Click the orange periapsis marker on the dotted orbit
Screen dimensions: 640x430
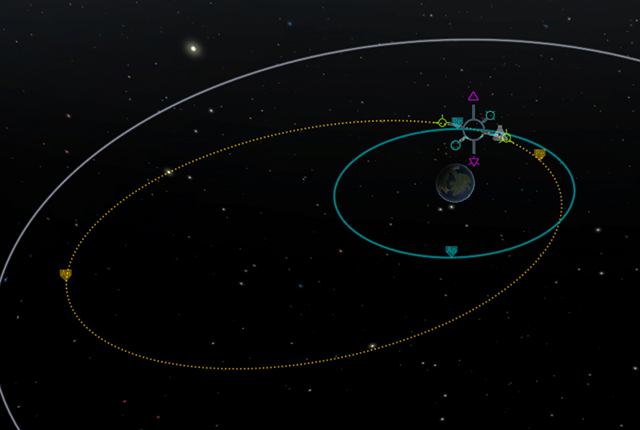539,154
